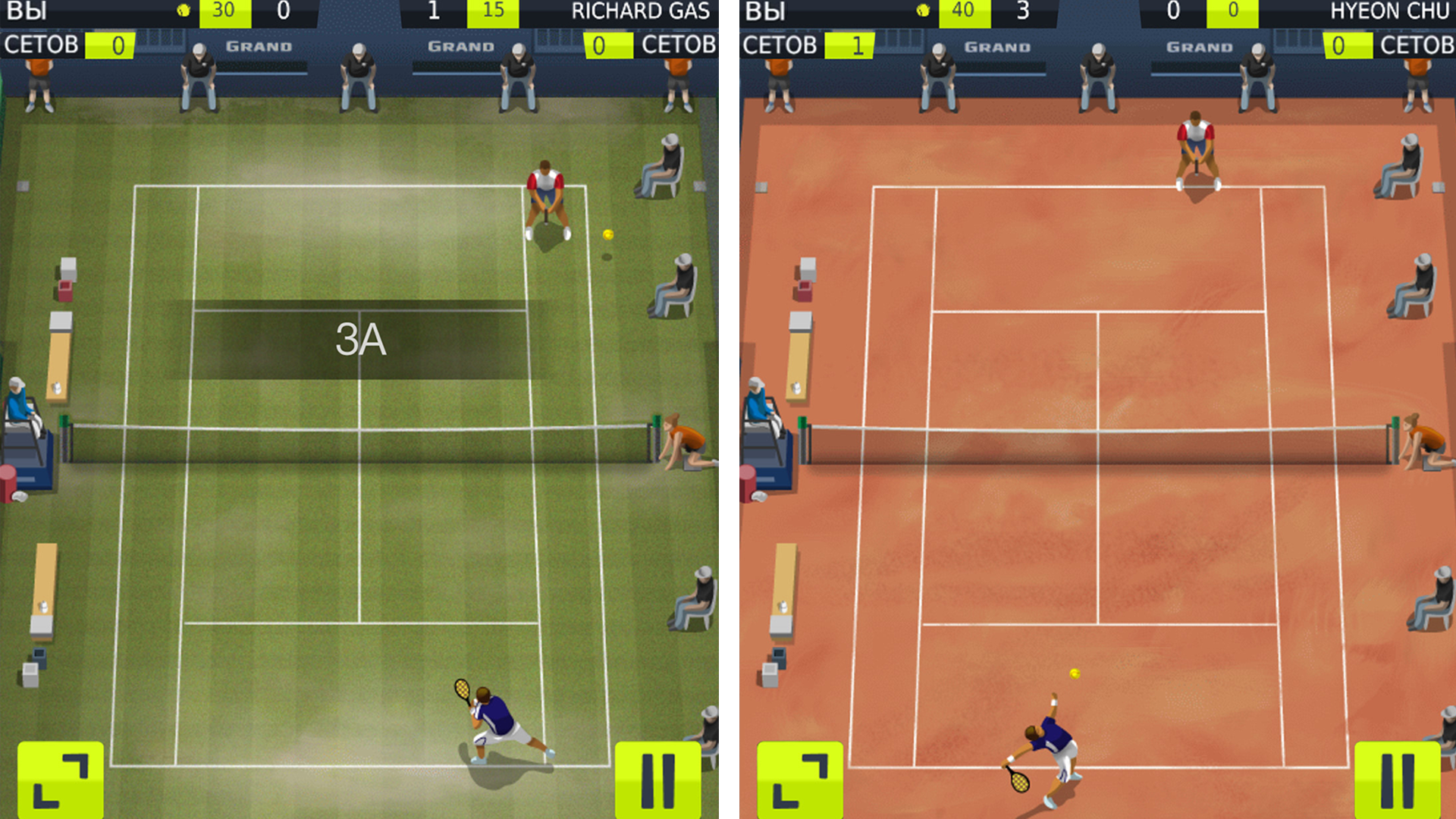The image size is (1456, 819).
Task: Select the highlighted 40 score cell
Action: pos(965,11)
